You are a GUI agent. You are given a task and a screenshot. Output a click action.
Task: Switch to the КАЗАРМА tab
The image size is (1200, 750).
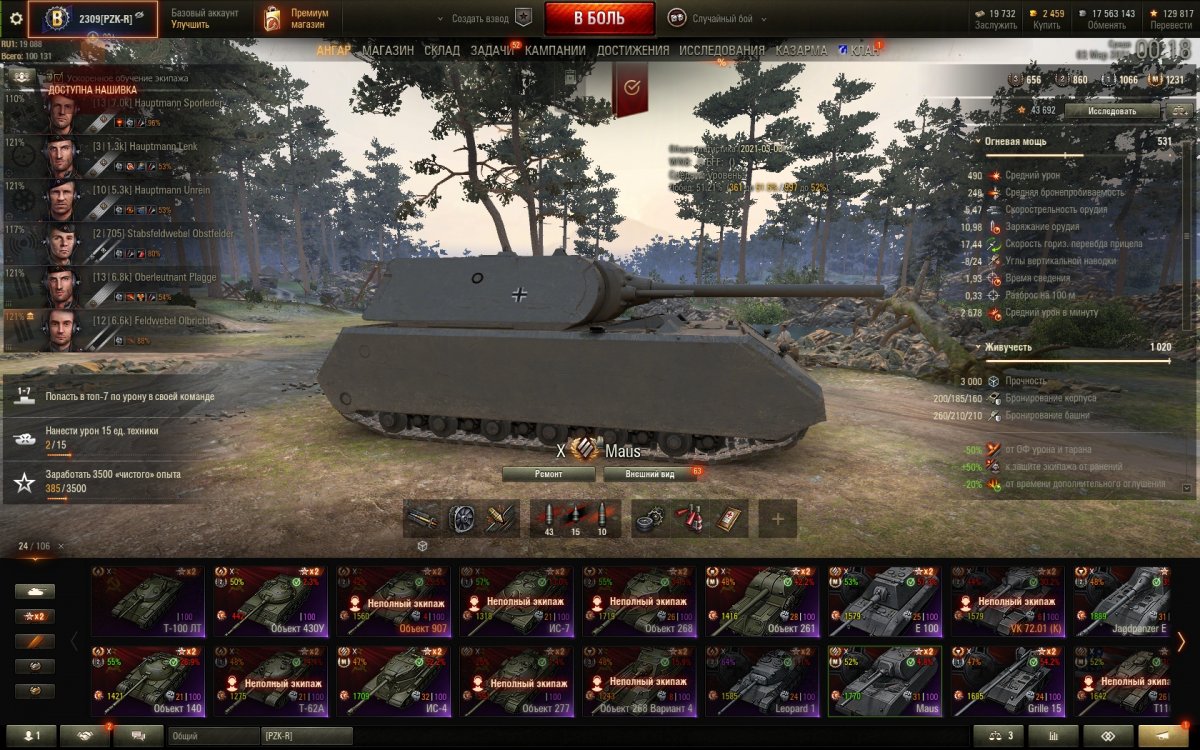click(801, 50)
